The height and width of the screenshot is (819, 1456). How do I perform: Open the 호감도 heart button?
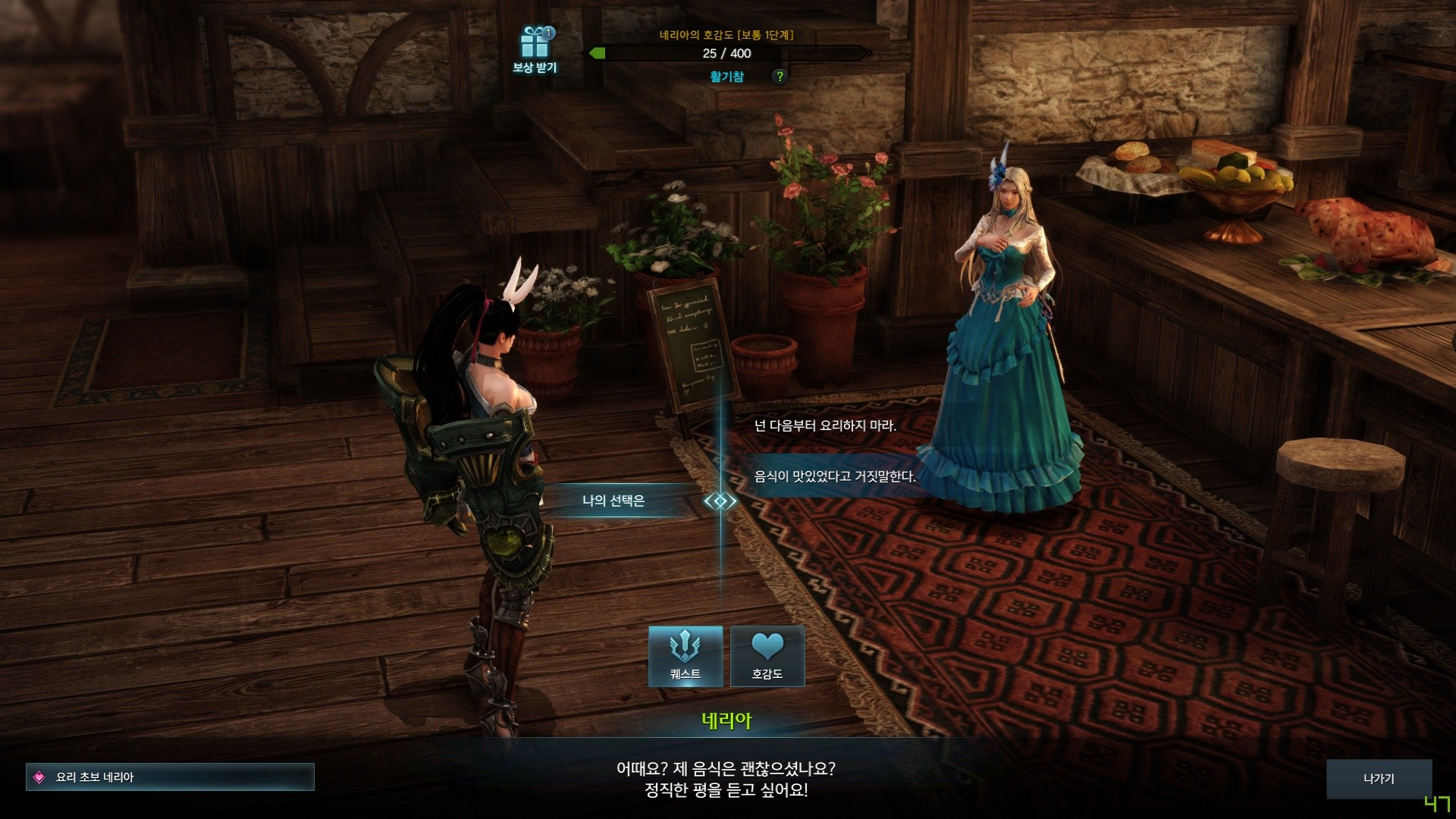[767, 656]
